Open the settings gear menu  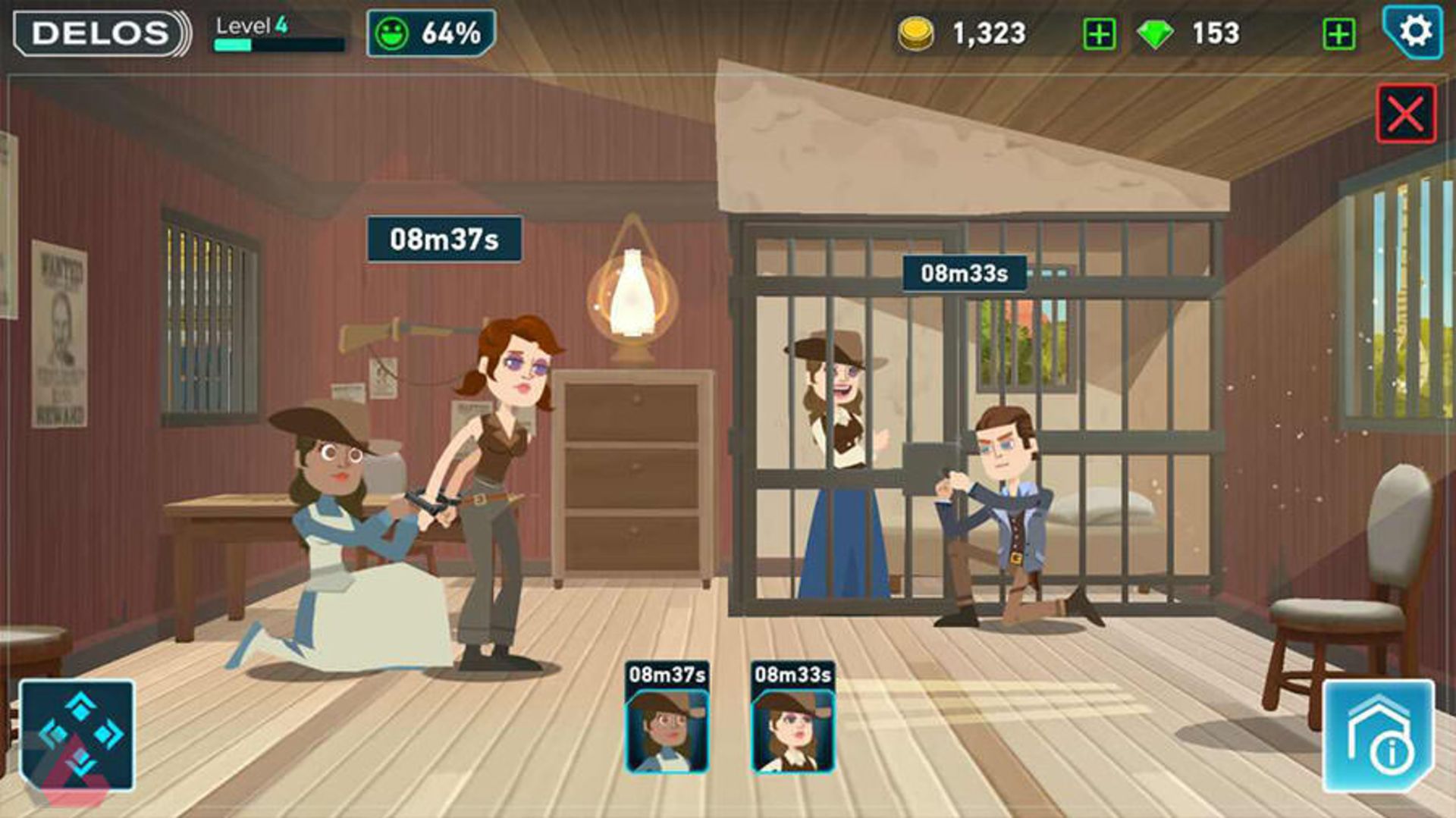[1414, 32]
